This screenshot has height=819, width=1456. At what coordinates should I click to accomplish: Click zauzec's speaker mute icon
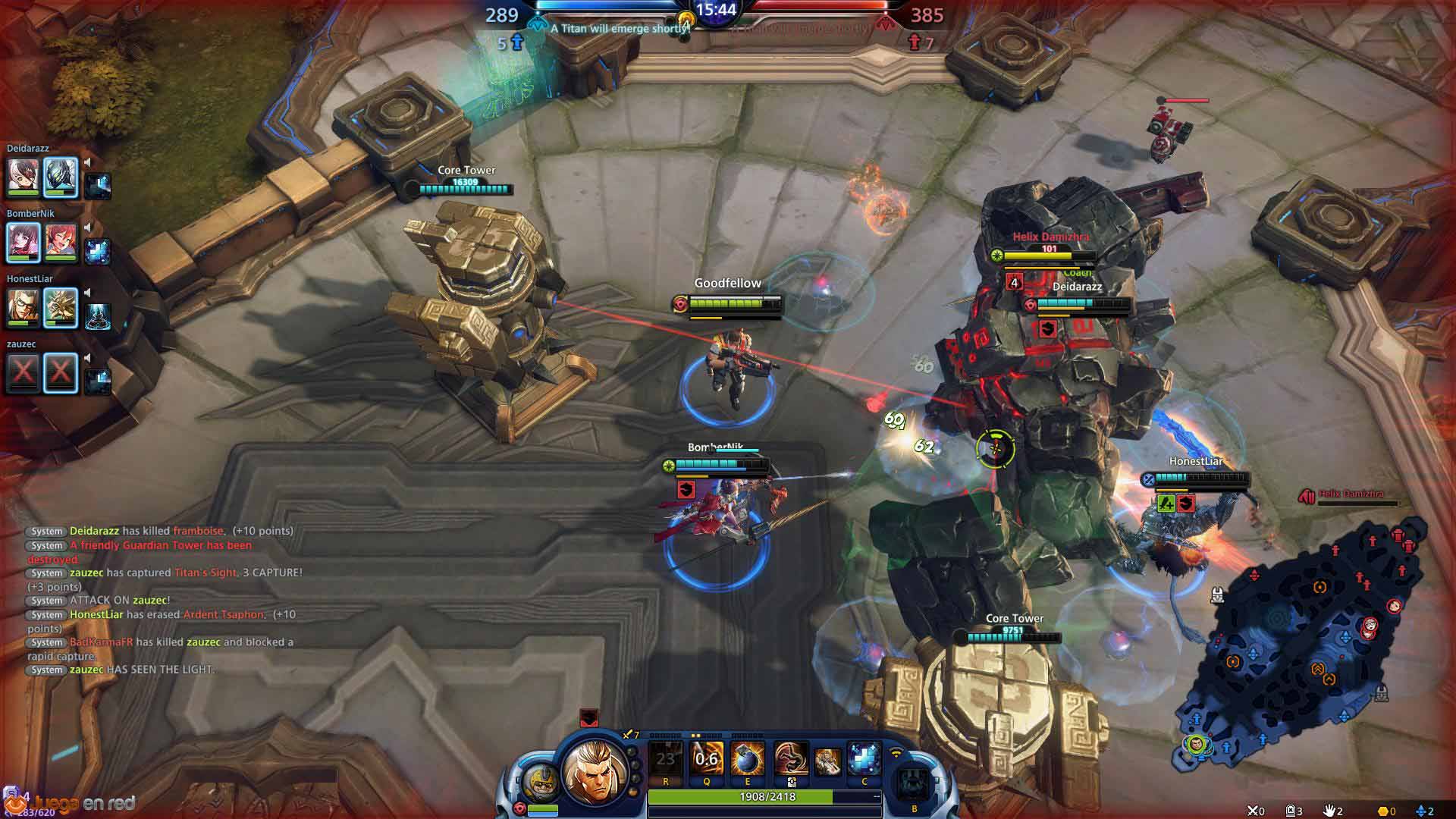88,358
